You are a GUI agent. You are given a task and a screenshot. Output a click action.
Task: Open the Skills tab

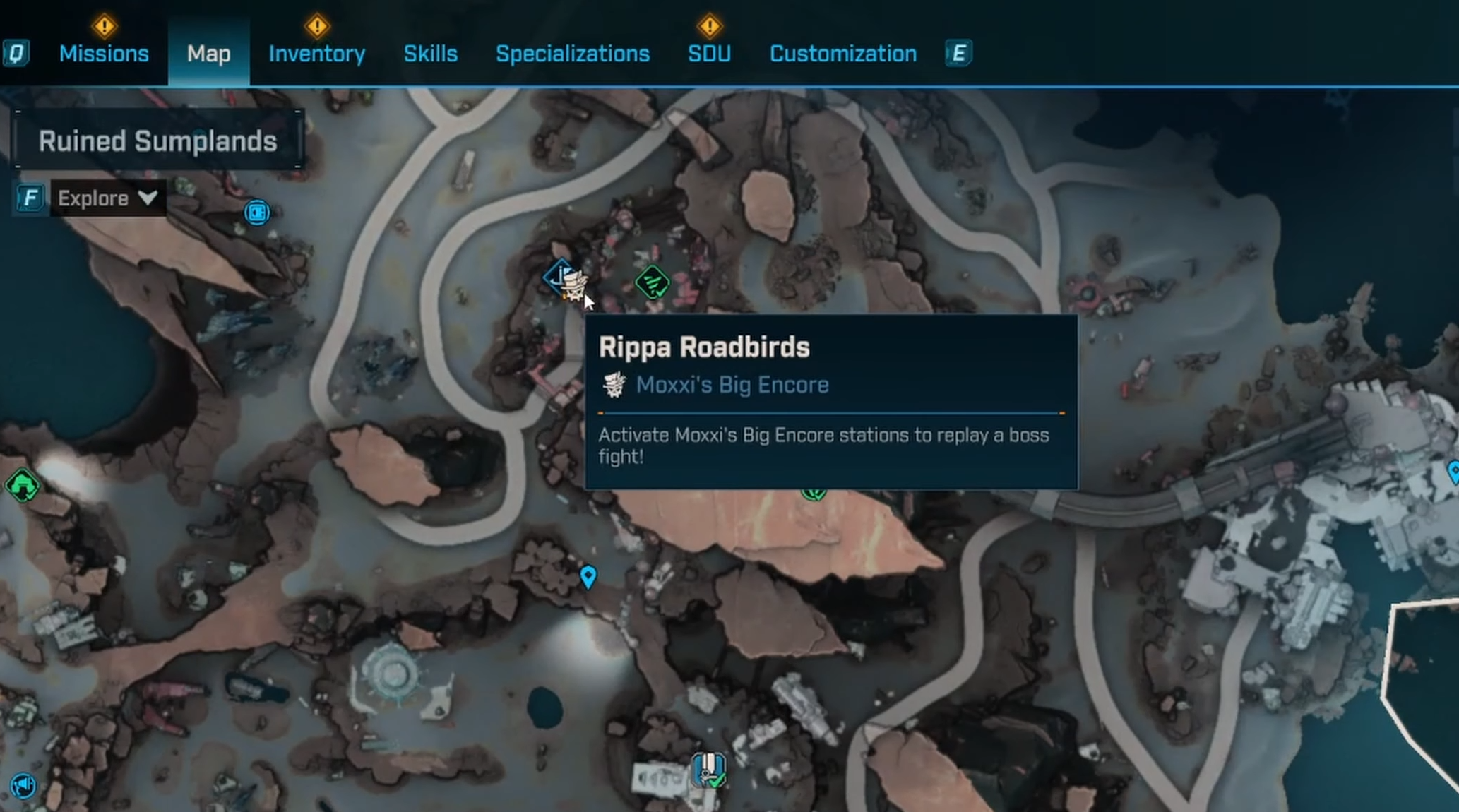pyautogui.click(x=430, y=54)
